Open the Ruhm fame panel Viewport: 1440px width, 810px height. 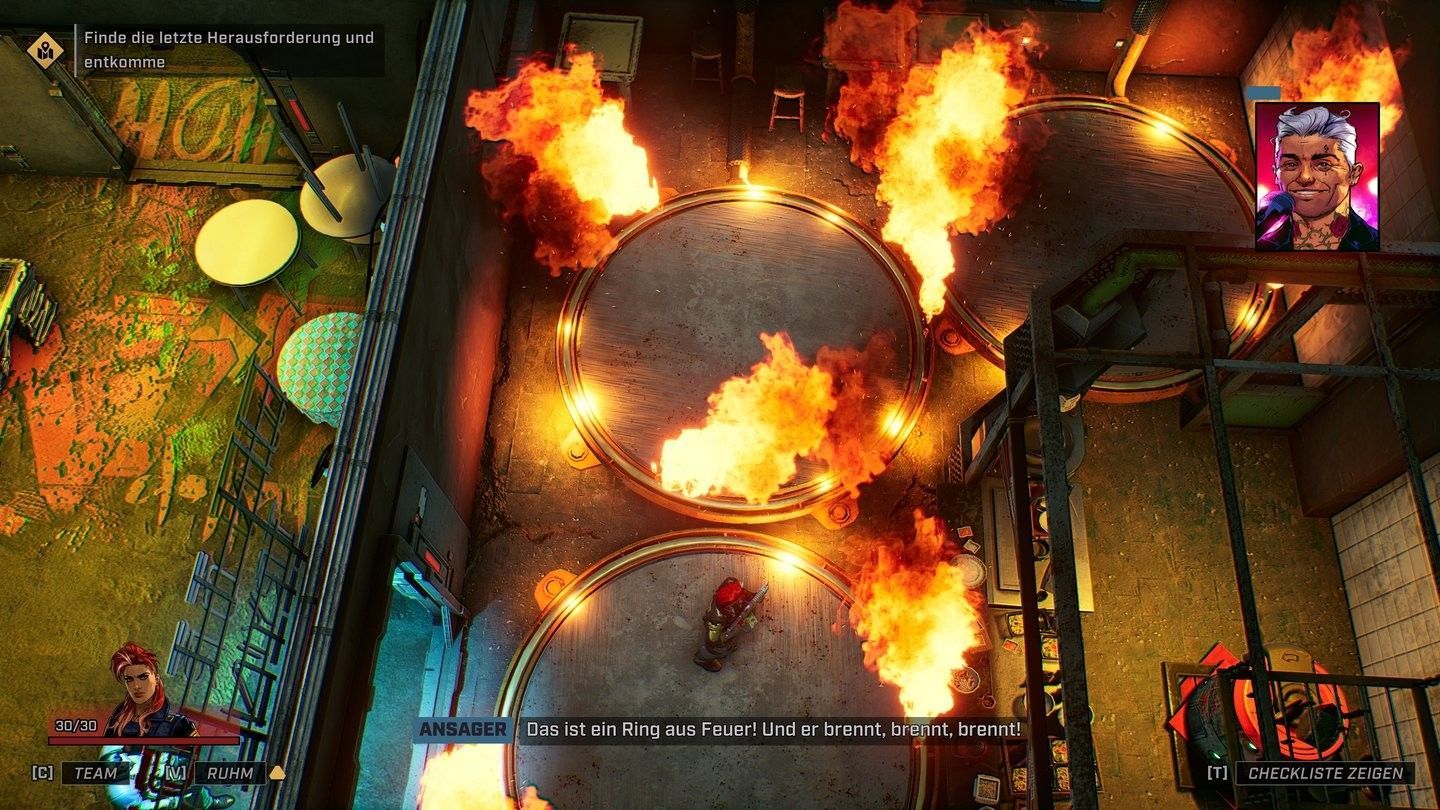click(x=230, y=773)
